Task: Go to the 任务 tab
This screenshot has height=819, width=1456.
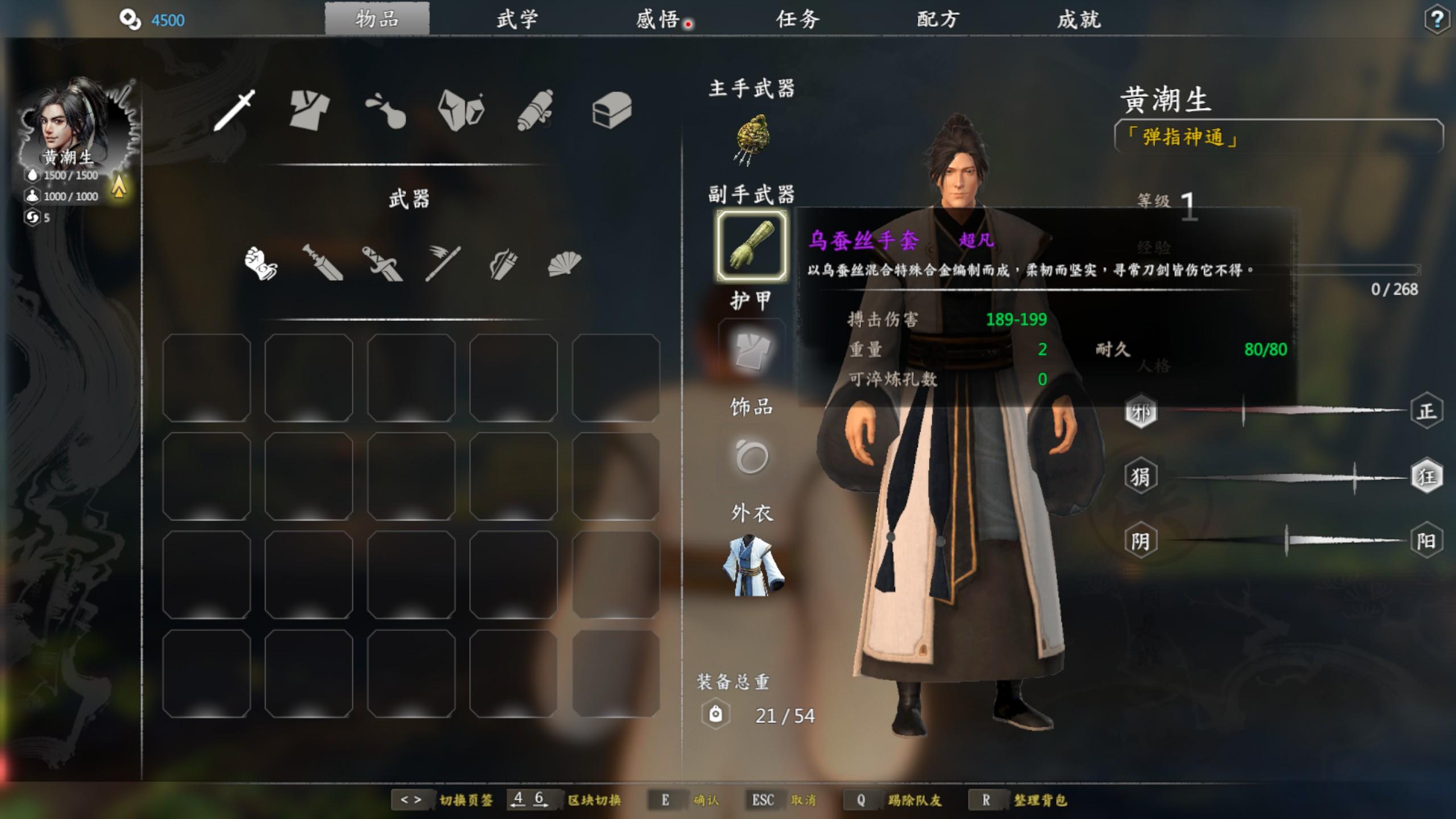Action: (x=797, y=20)
